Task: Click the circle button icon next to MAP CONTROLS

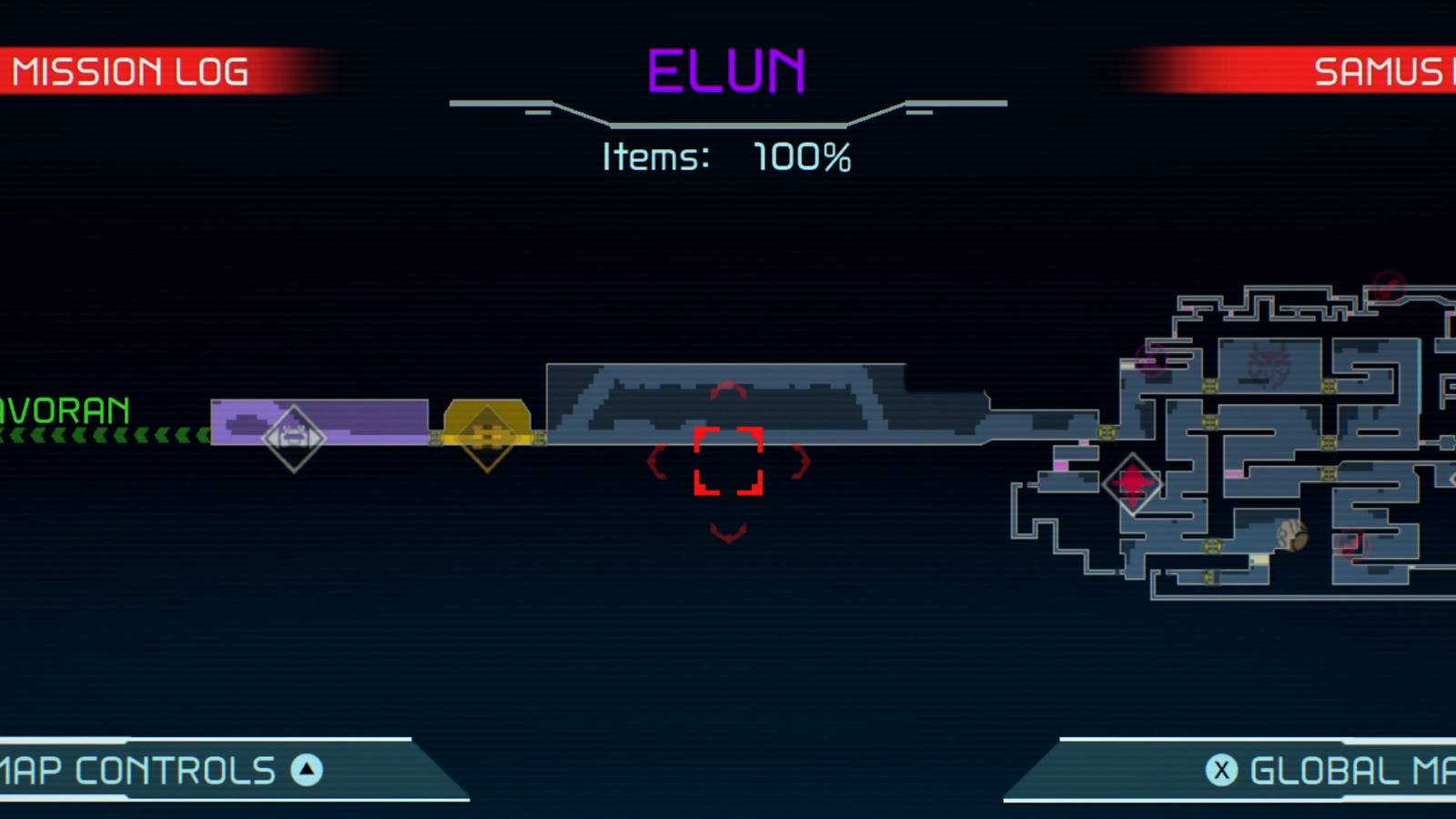Action: tap(308, 770)
